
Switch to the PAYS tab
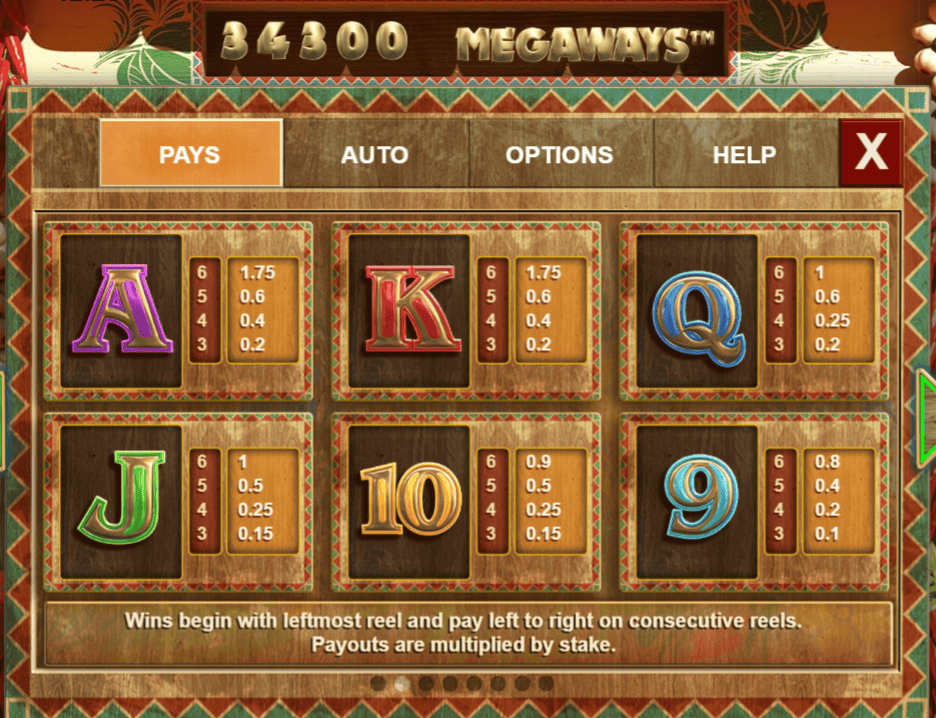[x=190, y=154]
